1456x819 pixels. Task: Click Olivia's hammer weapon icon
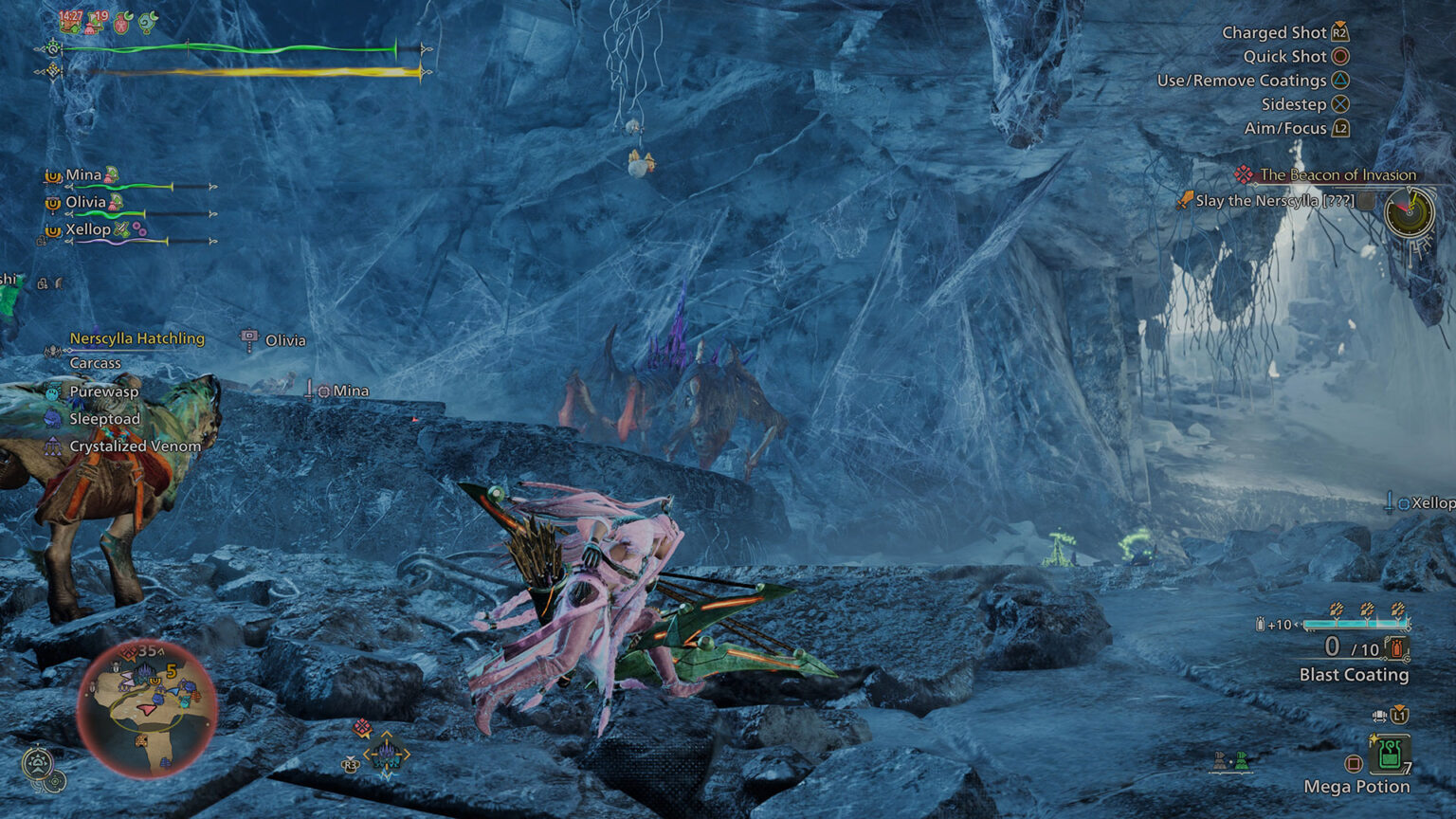coord(248,337)
